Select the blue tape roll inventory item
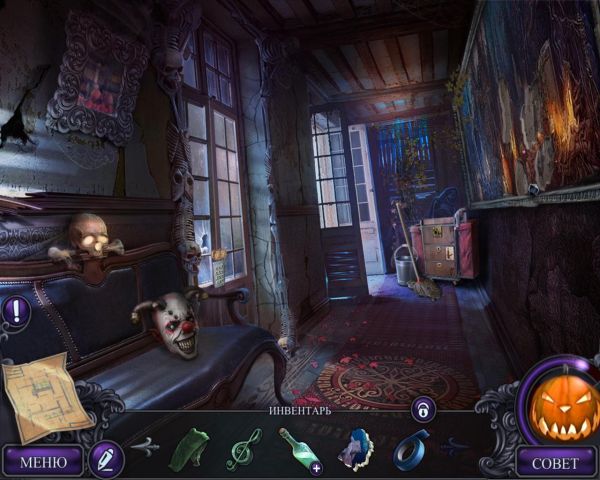 (409, 446)
